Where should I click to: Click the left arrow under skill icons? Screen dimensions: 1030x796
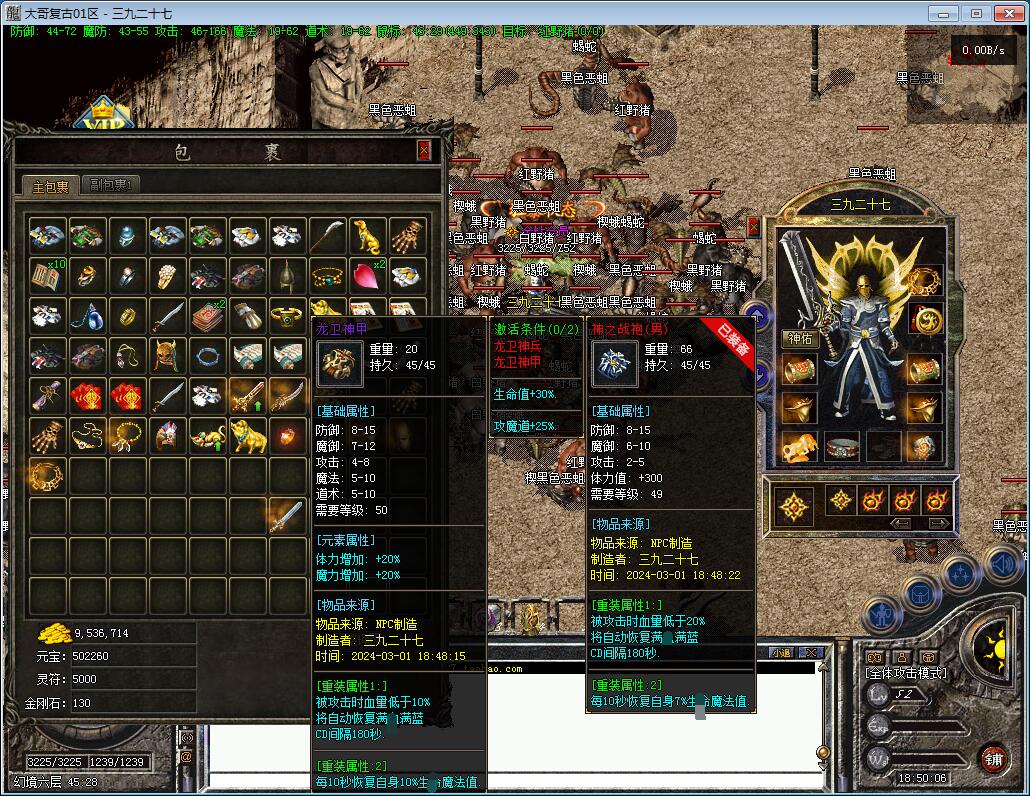[901, 523]
